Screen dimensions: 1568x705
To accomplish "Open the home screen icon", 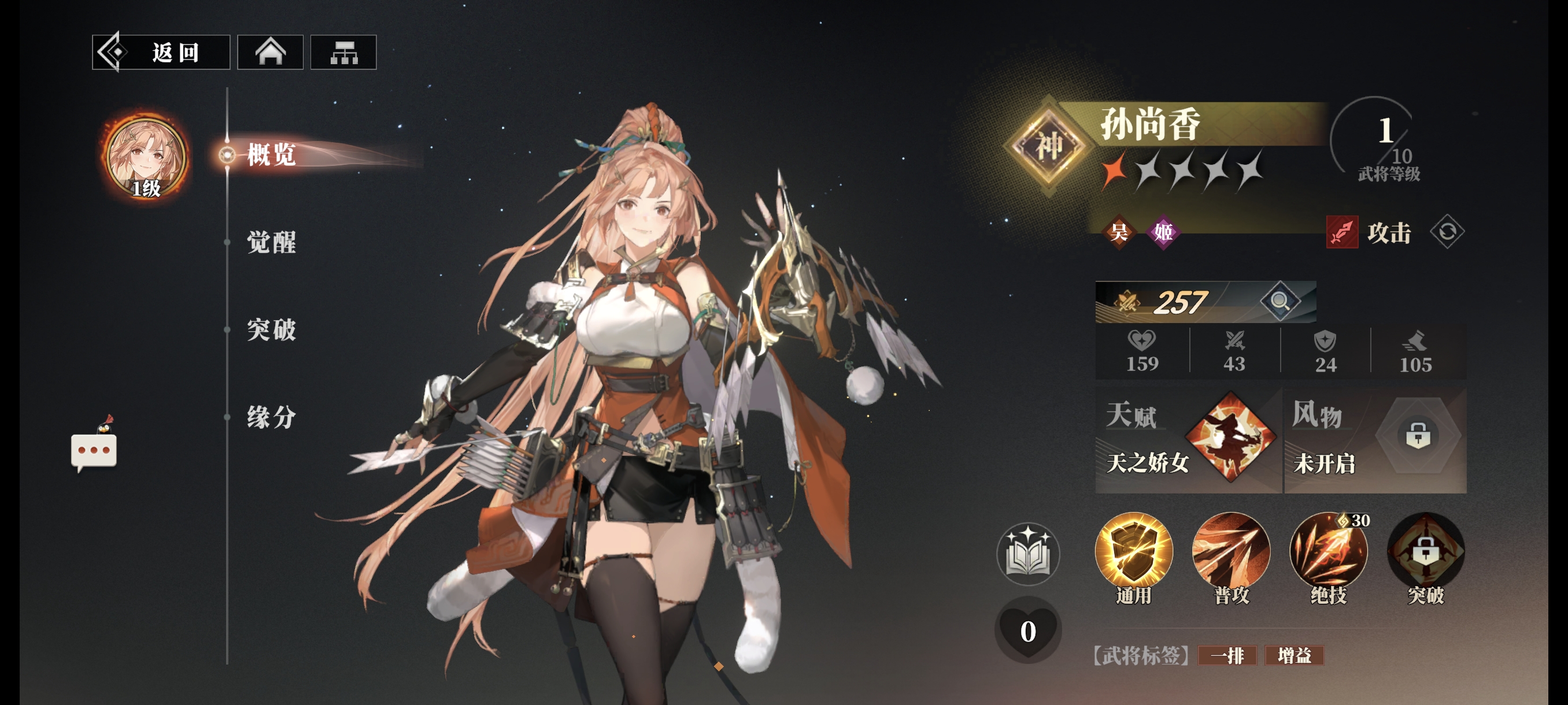I will (x=270, y=53).
